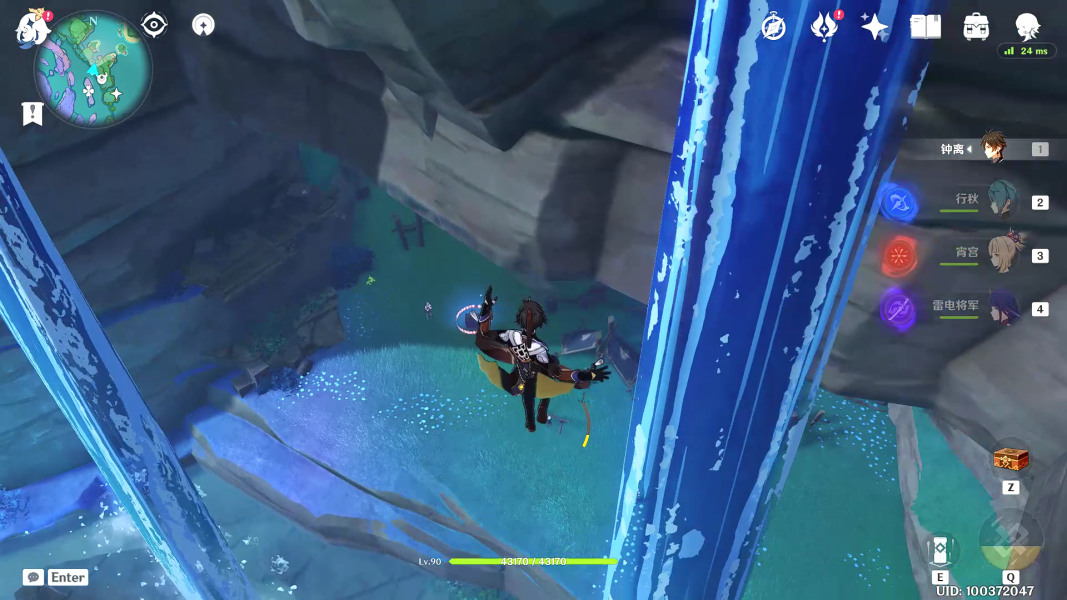Screen dimensions: 1067x600
Task: Open the character screen icon
Action: tap(1027, 27)
